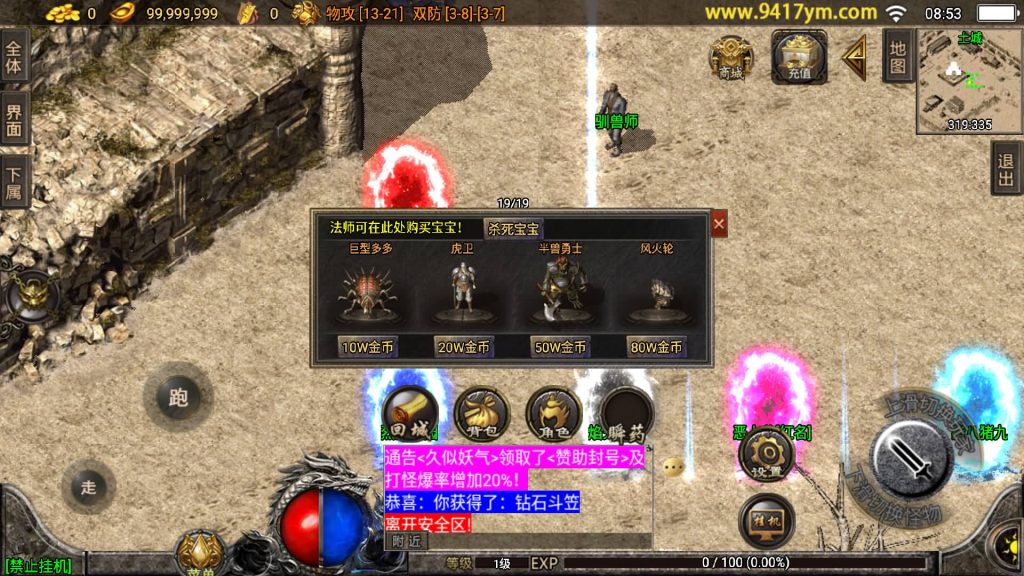Switch to the 界面 tab
The image size is (1024, 576).
tap(14, 119)
